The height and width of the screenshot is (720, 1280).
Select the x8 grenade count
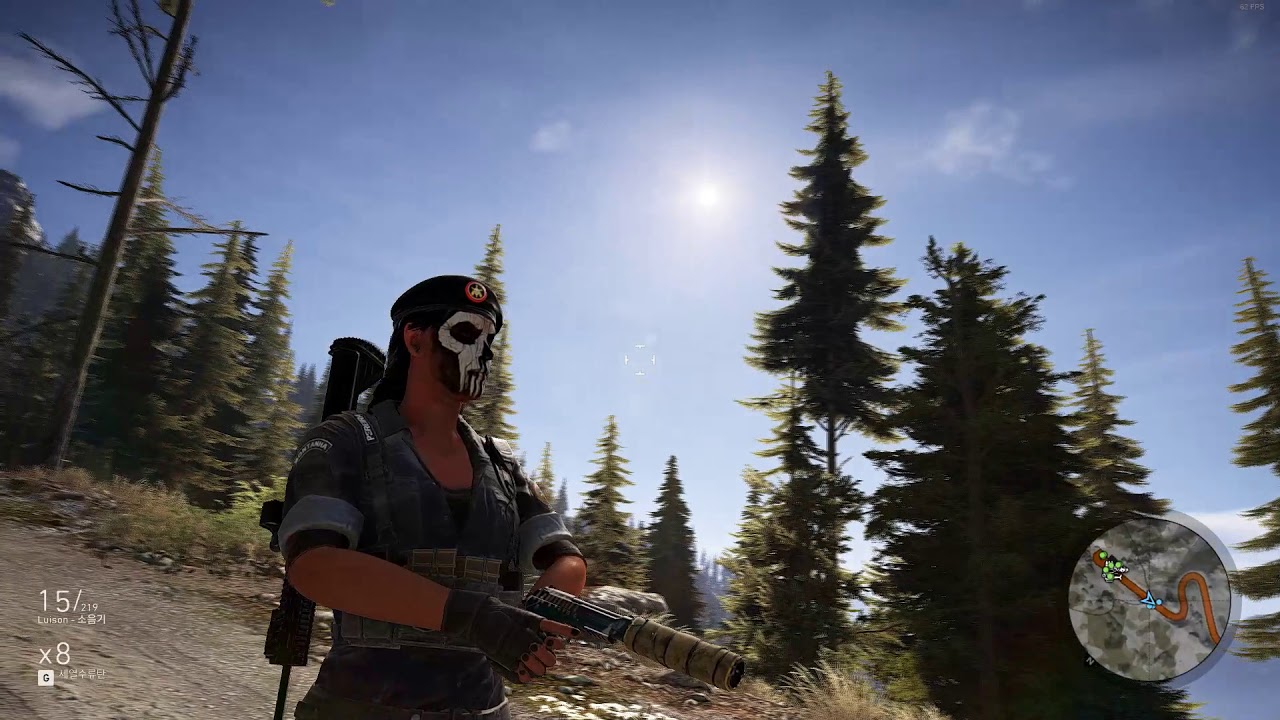(54, 655)
